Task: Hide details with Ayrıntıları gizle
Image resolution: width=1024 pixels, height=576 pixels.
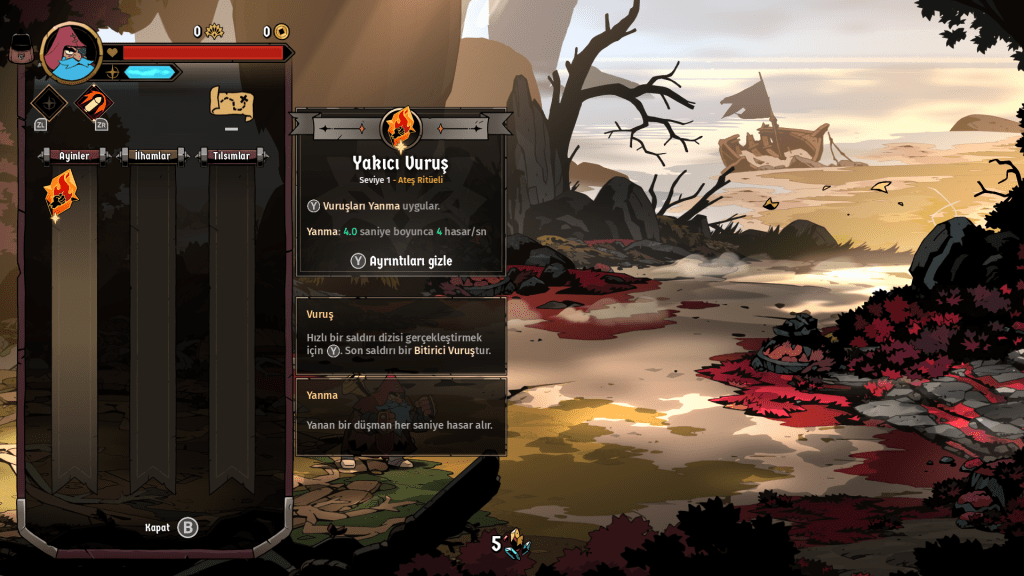Action: 401,260
